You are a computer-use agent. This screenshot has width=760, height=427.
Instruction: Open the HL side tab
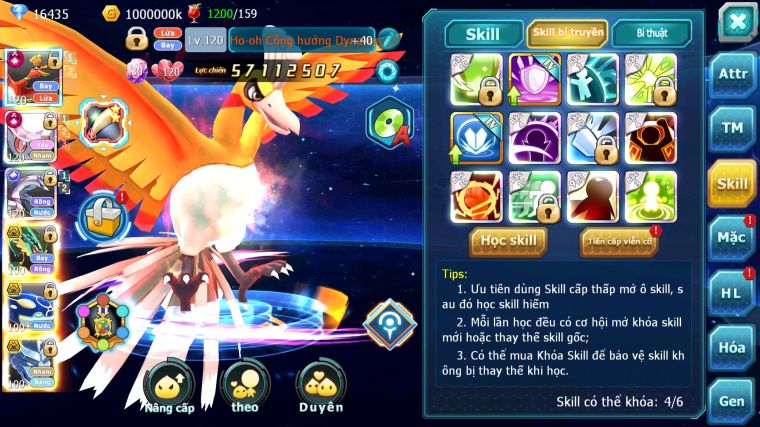pyautogui.click(x=732, y=293)
